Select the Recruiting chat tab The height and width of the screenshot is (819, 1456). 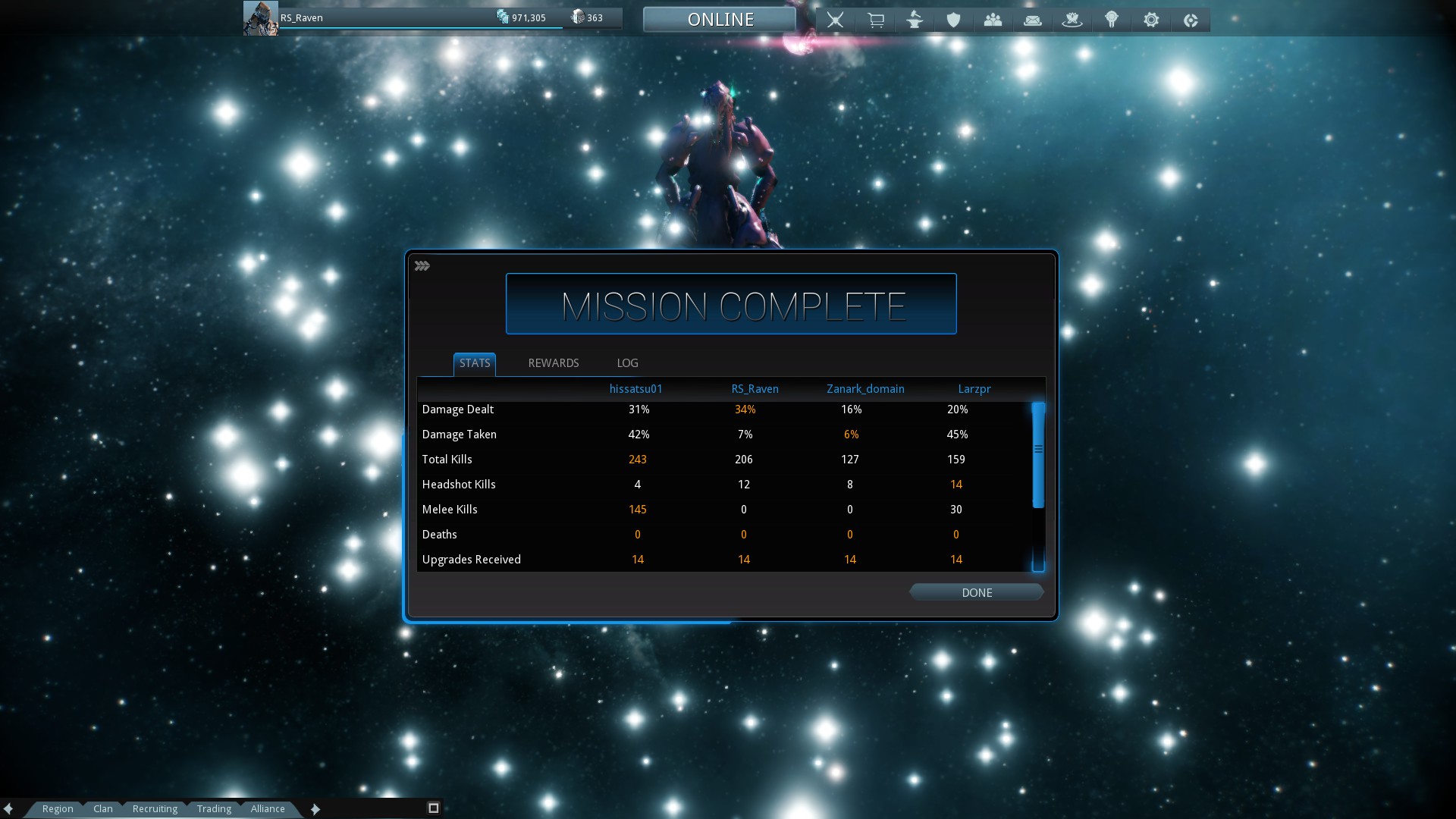[x=155, y=809]
